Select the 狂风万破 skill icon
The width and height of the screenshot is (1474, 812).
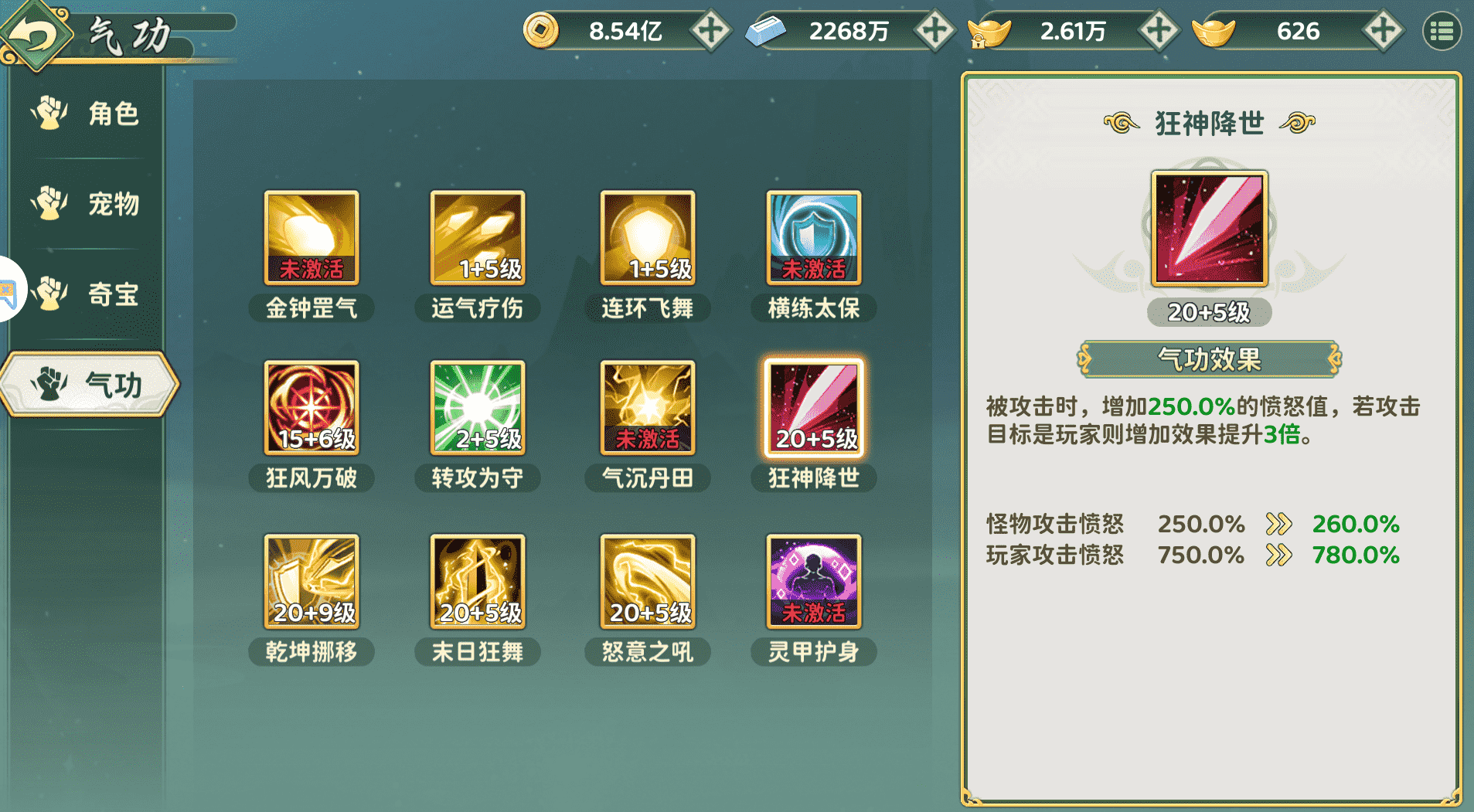(311, 409)
